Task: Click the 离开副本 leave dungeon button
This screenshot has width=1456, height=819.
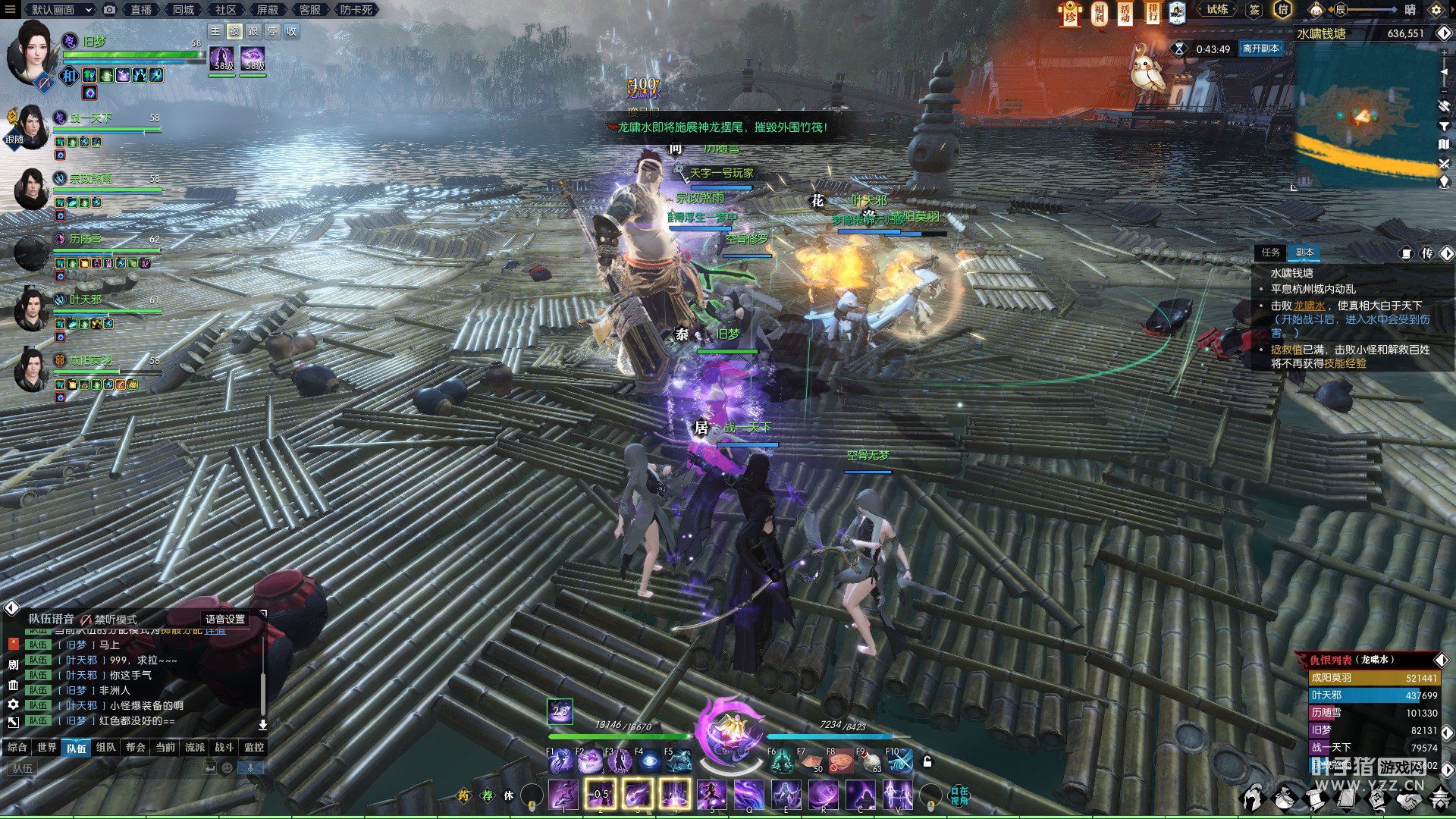Action: click(1260, 49)
